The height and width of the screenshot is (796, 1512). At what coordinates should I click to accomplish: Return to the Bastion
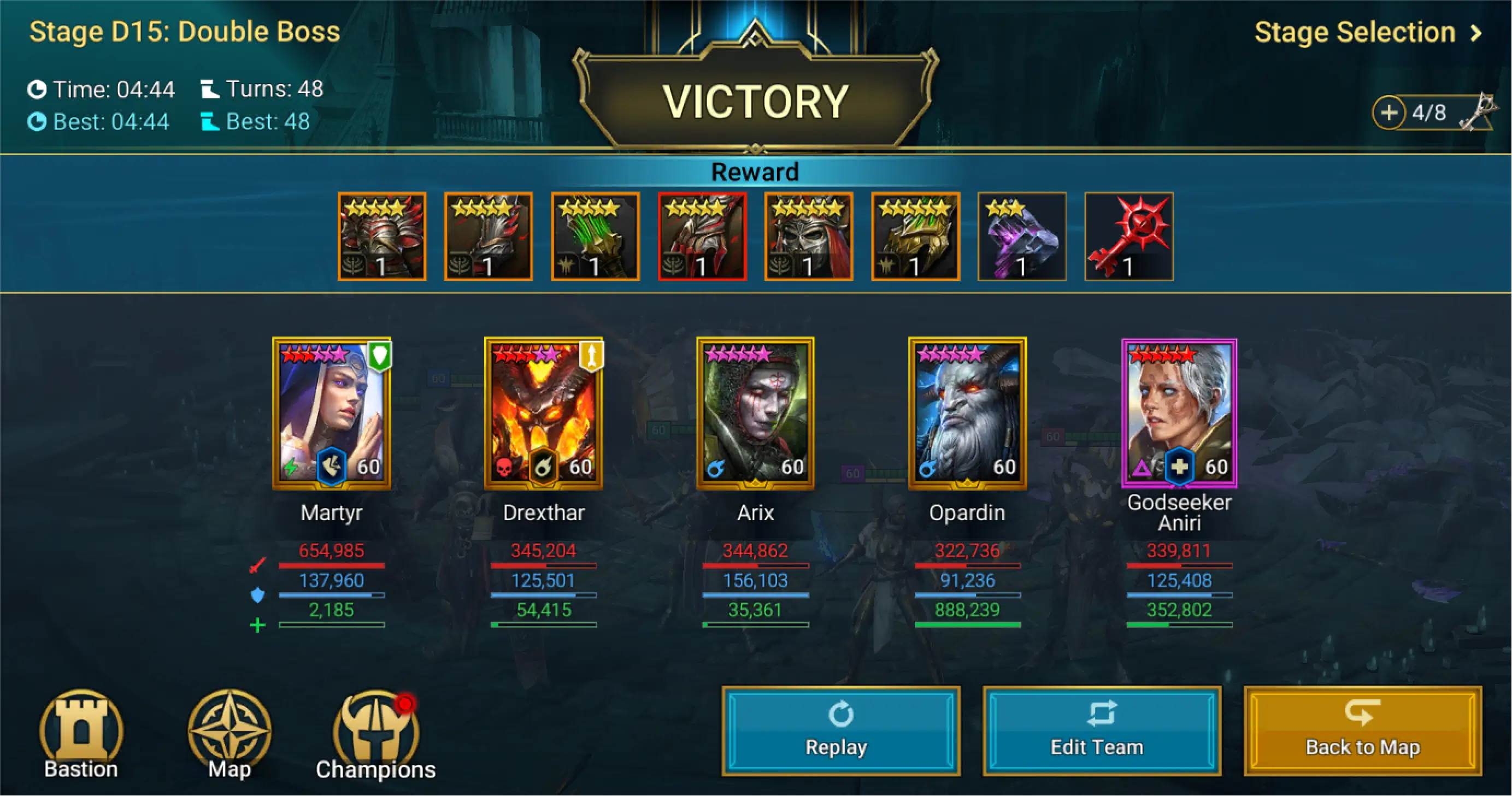(81, 735)
